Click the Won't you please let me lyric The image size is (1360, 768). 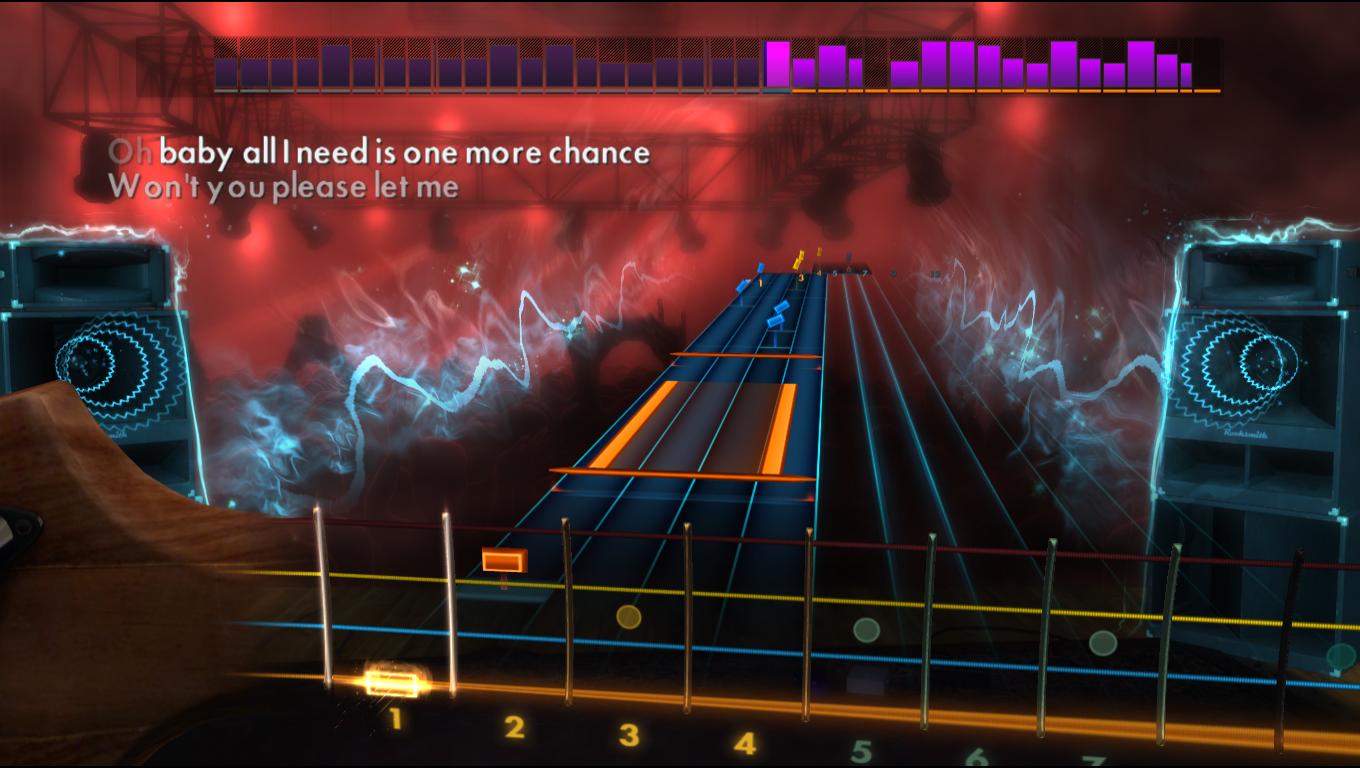tap(285, 184)
